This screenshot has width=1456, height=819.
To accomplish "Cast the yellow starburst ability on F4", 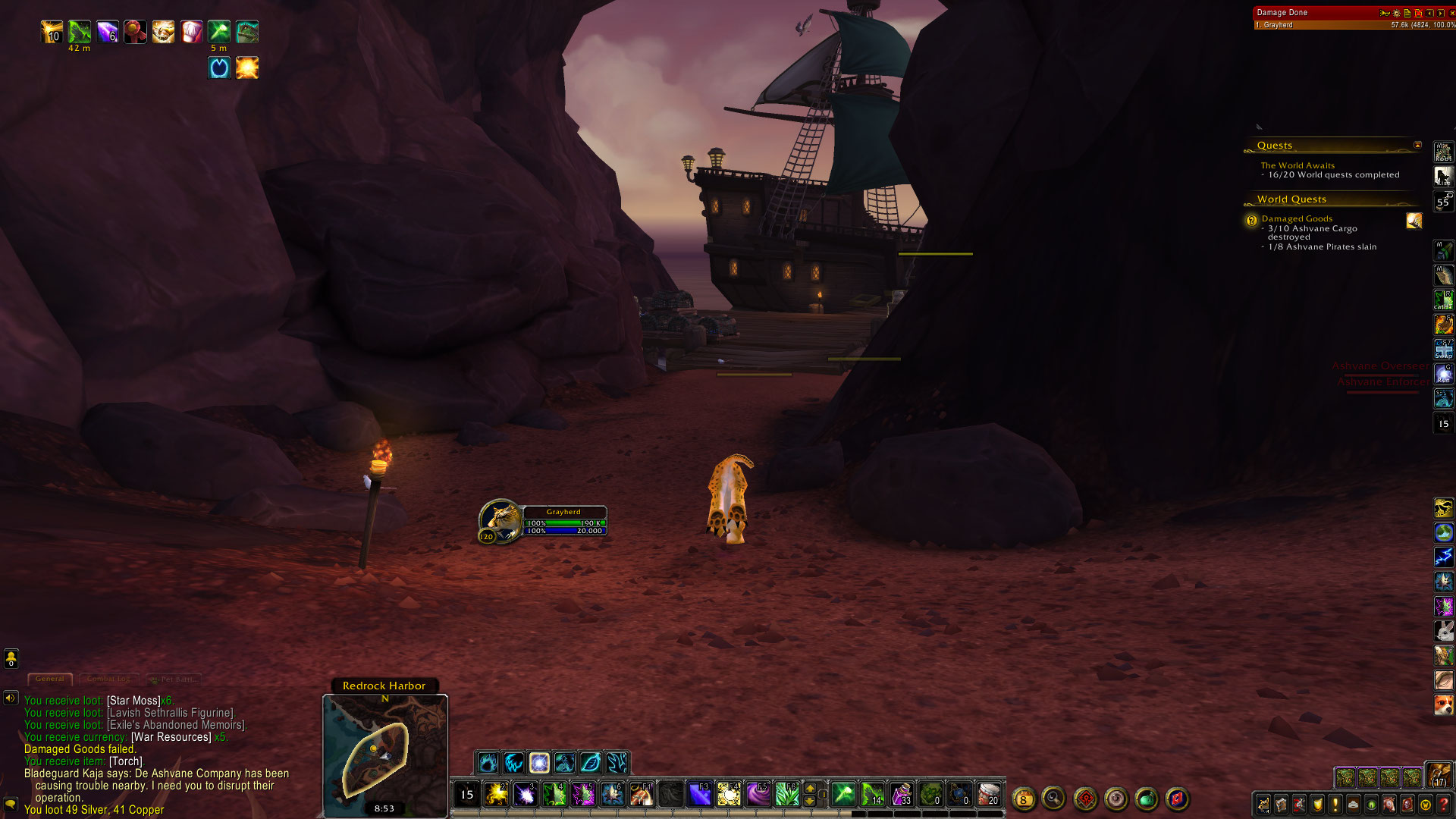I will (x=729, y=794).
